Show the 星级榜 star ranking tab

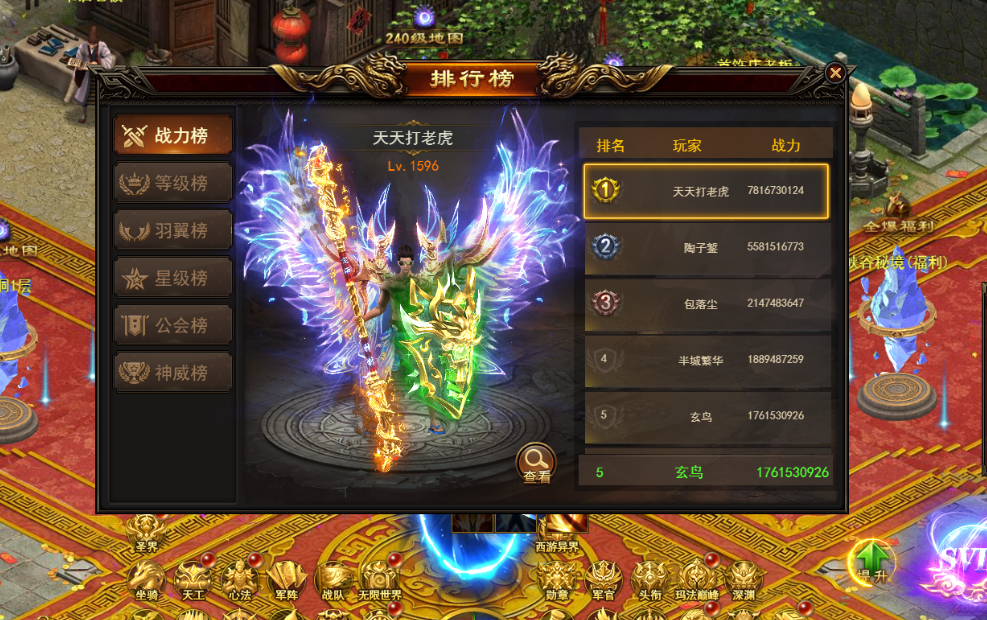(173, 277)
